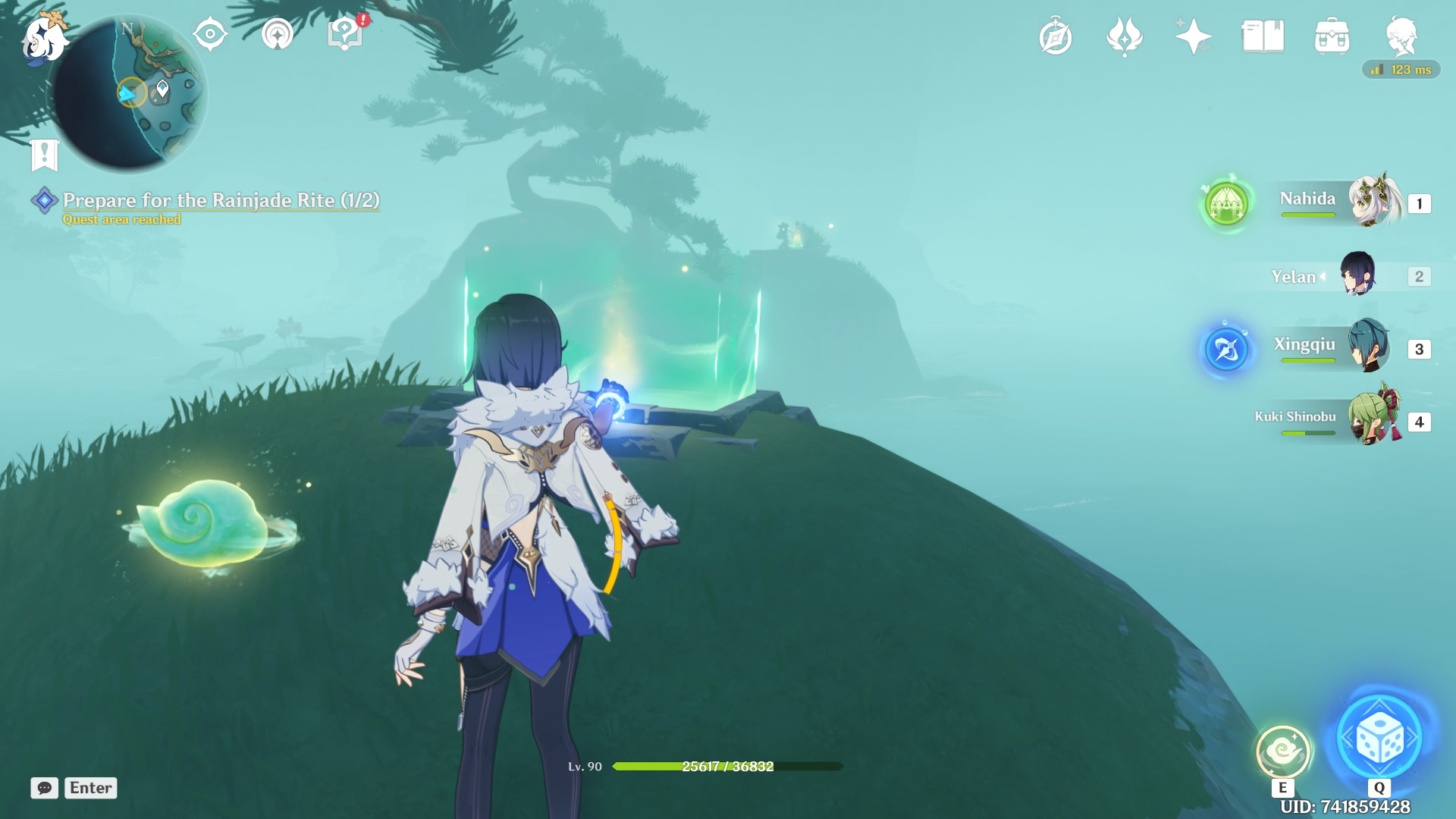Click the character HP bar

720,767
